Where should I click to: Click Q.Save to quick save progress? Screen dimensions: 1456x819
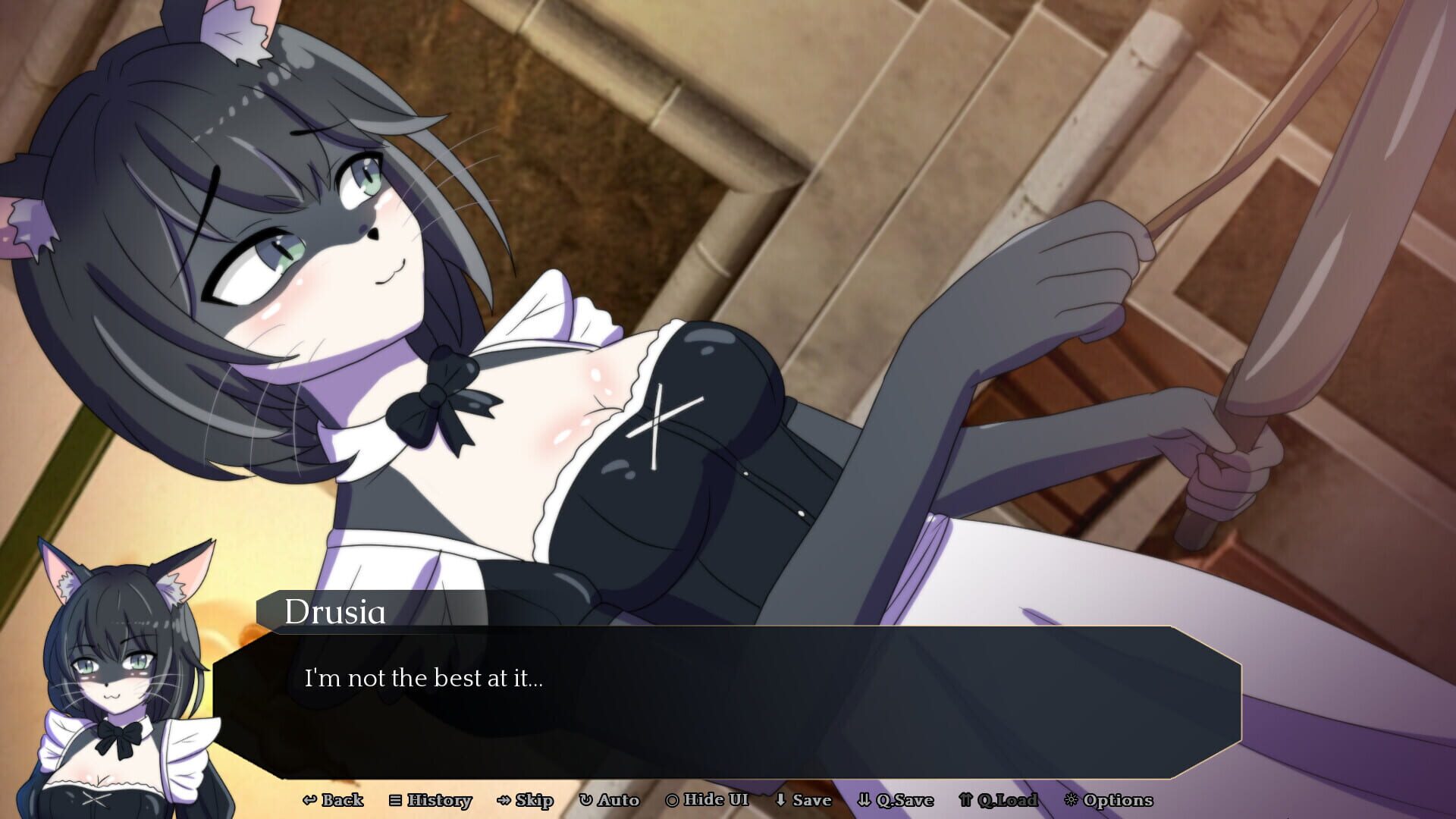(x=899, y=800)
